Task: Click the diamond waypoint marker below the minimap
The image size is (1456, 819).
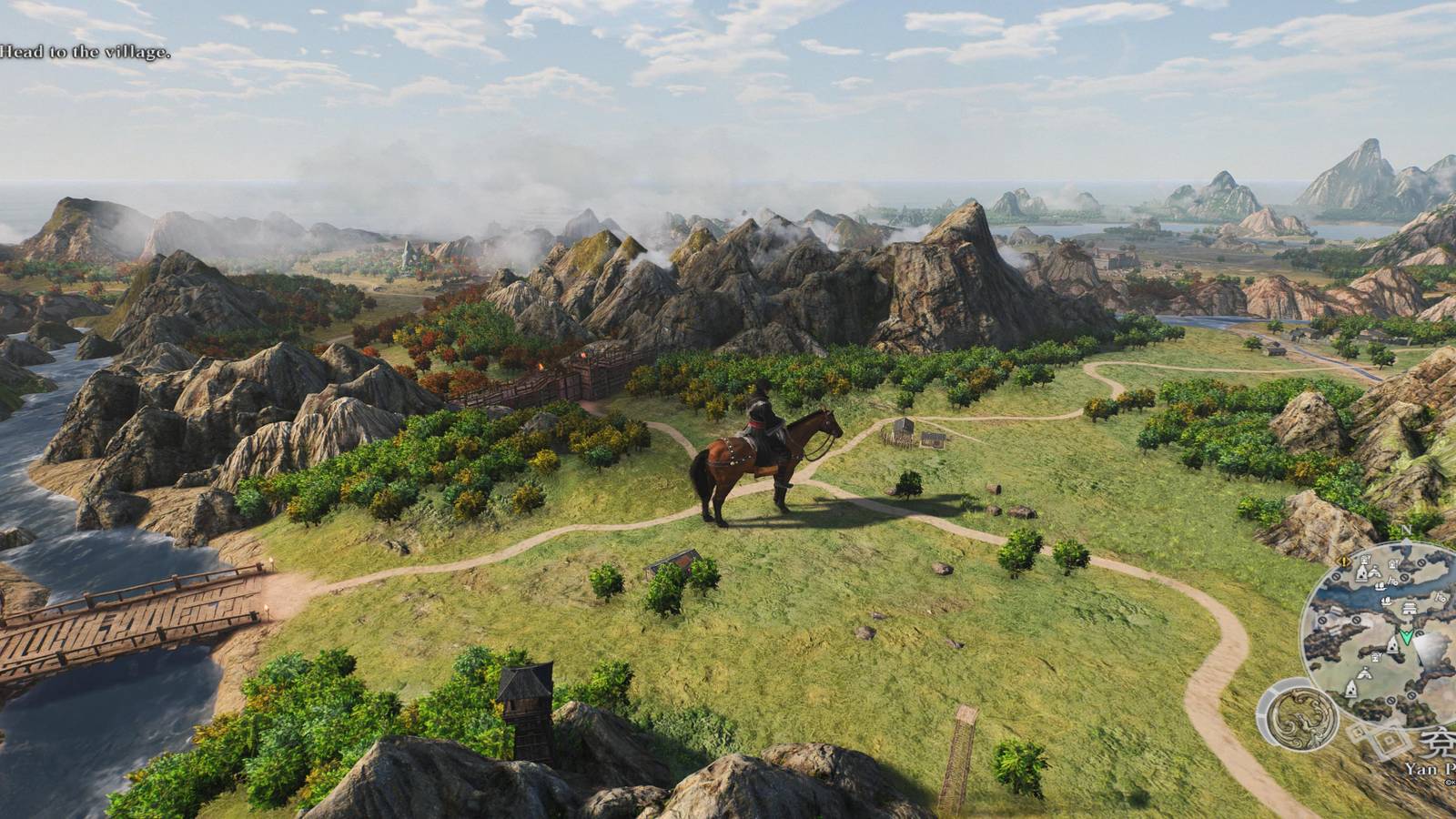Action: tap(1388, 740)
